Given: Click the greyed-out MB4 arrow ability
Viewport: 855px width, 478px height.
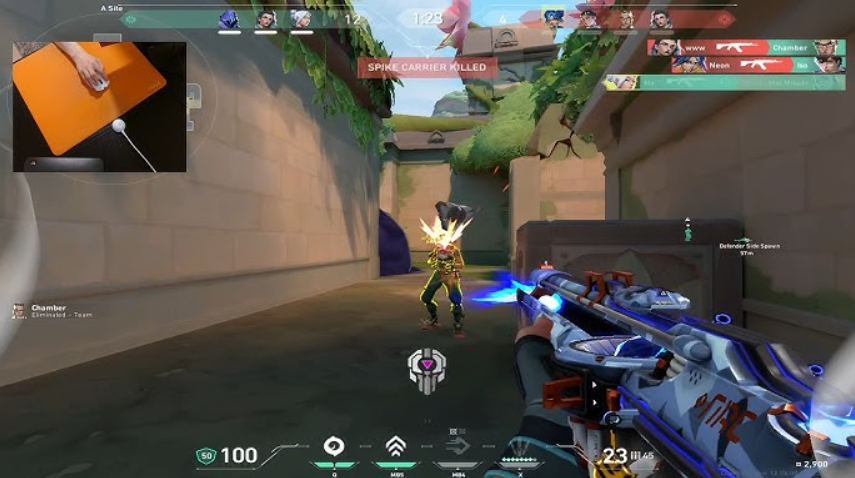Looking at the screenshot, I should (x=458, y=446).
